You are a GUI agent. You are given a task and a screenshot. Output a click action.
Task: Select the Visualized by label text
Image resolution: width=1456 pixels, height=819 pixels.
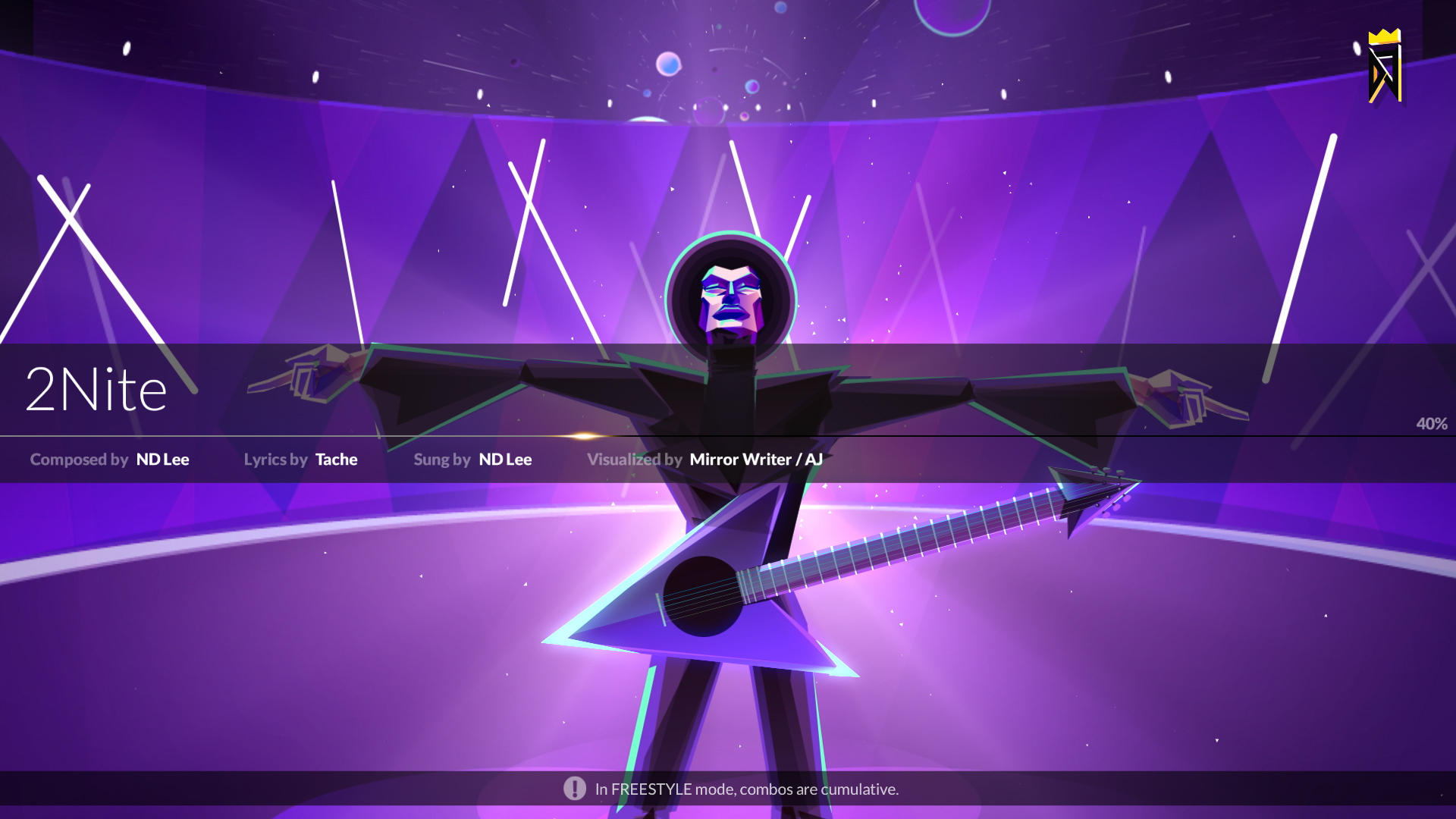[634, 460]
